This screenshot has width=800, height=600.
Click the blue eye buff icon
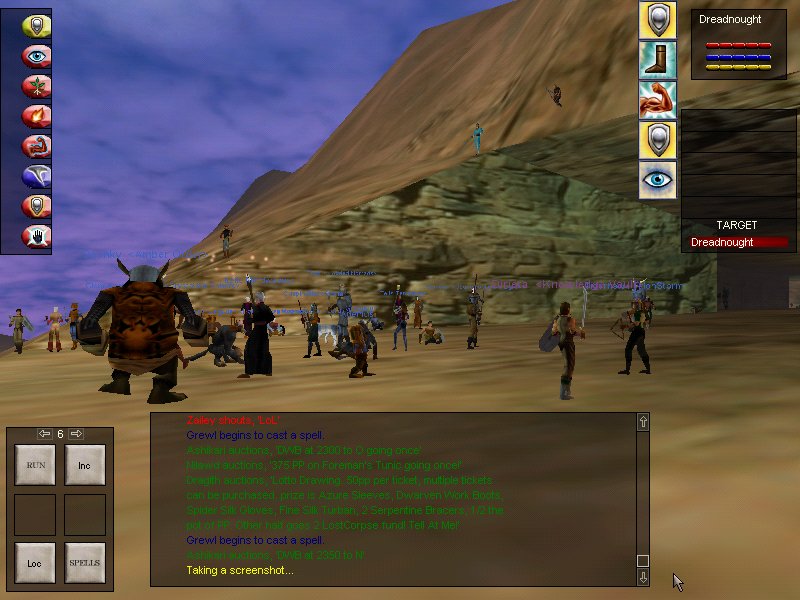(658, 180)
